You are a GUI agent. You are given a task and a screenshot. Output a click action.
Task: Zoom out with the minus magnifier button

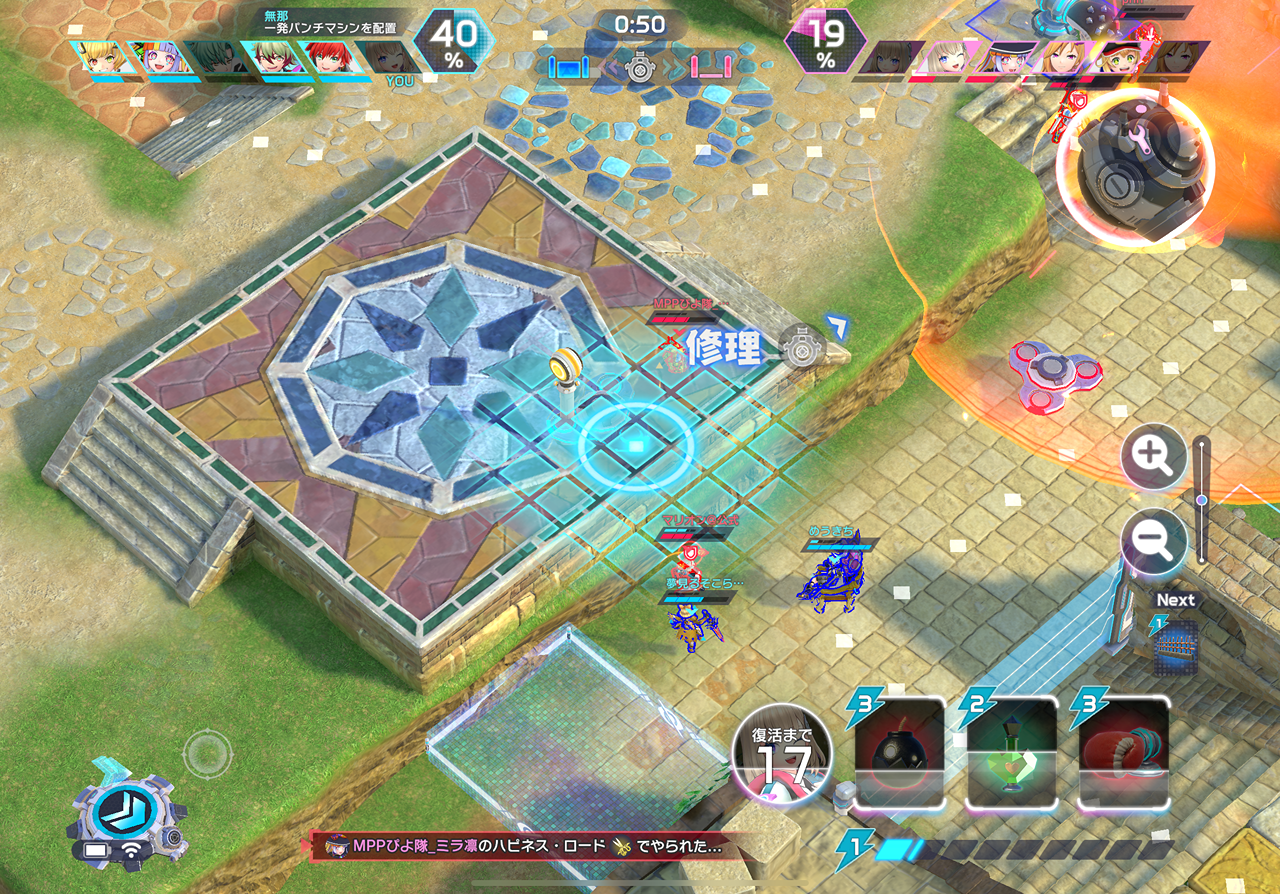coord(1153,541)
